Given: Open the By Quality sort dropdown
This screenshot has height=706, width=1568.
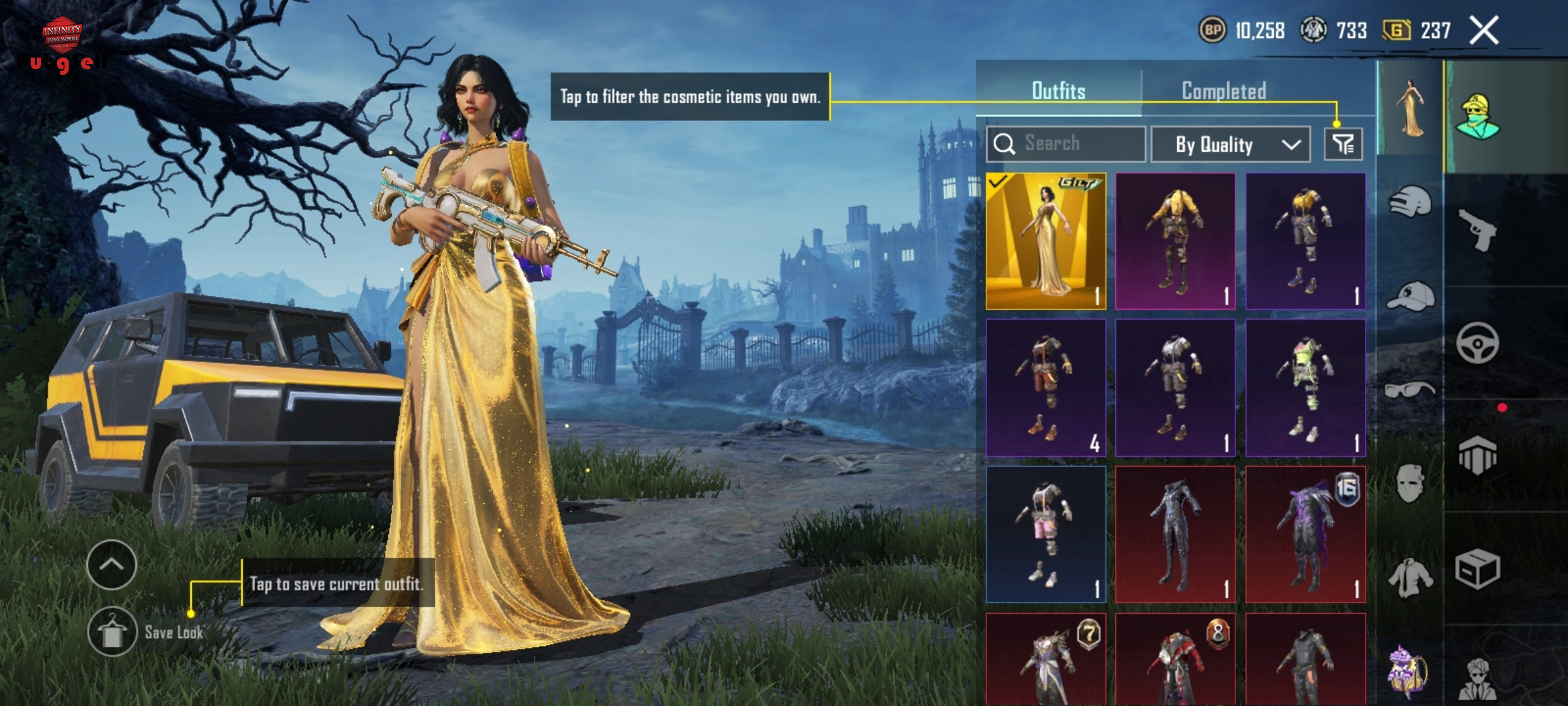Looking at the screenshot, I should tap(1230, 144).
